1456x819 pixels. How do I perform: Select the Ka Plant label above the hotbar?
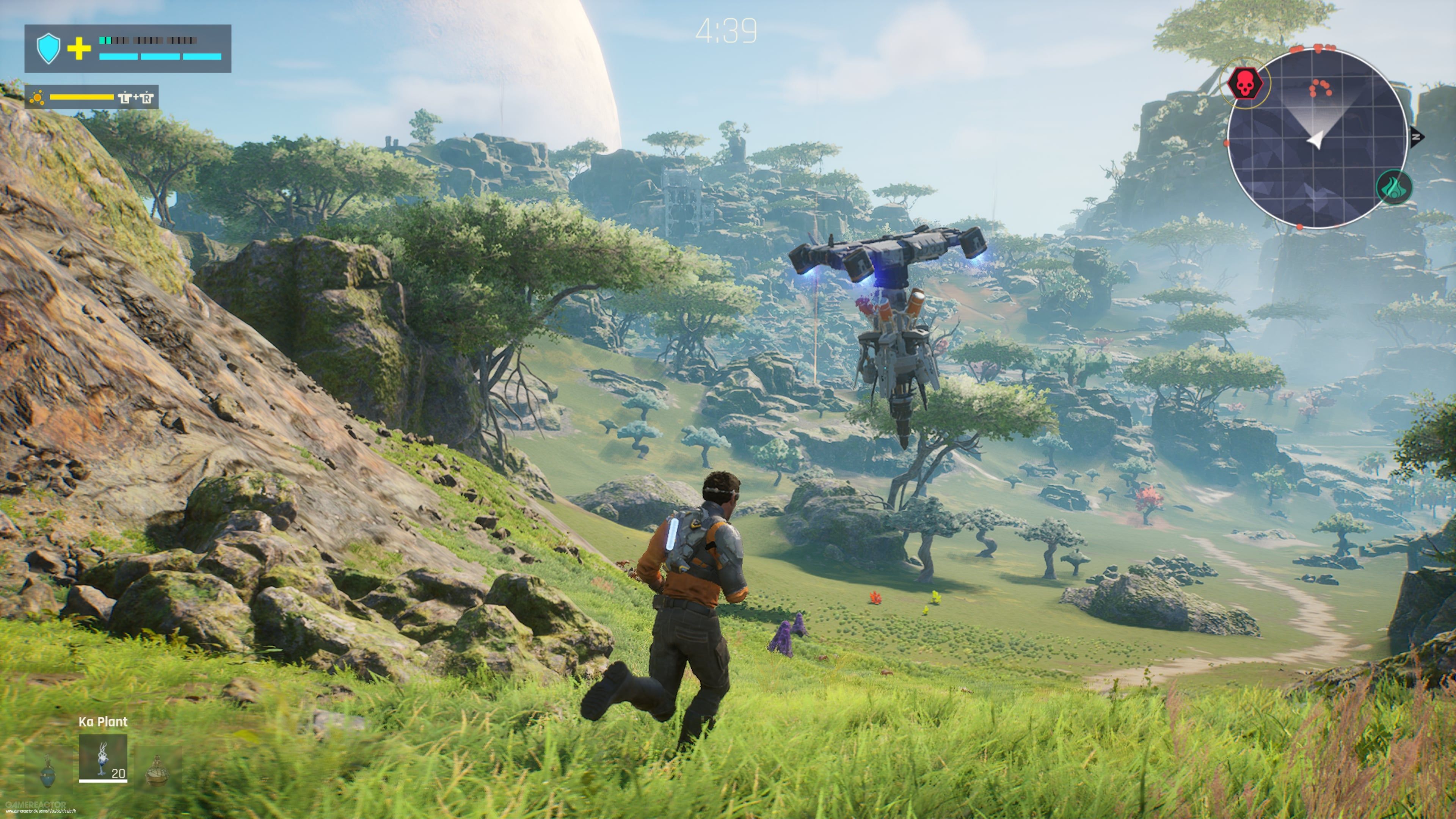coord(103,722)
